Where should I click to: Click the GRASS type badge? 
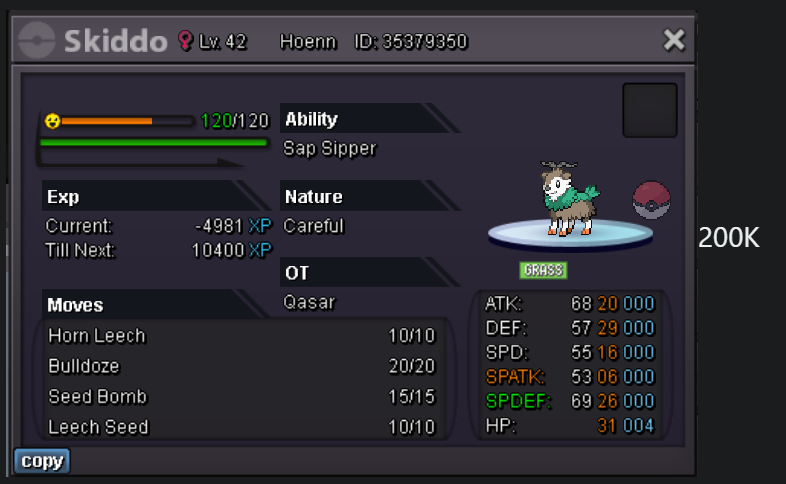(543, 270)
